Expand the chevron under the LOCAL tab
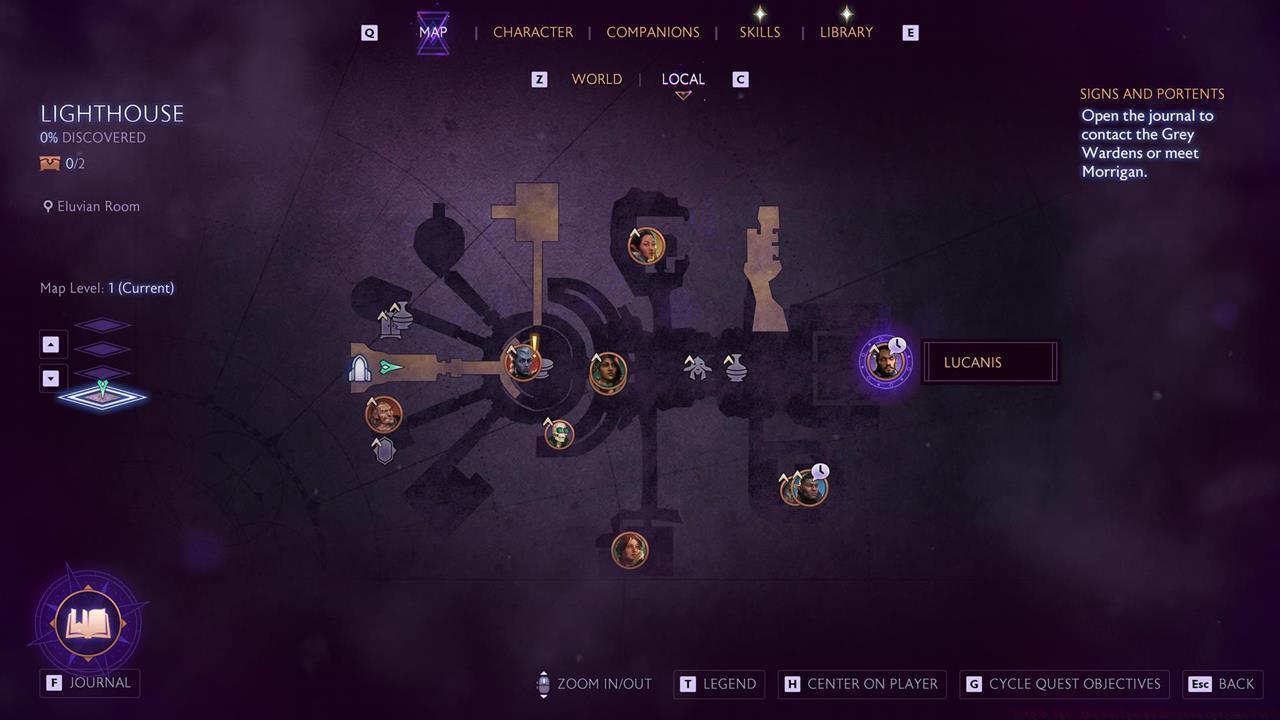The height and width of the screenshot is (720, 1280). (684, 93)
